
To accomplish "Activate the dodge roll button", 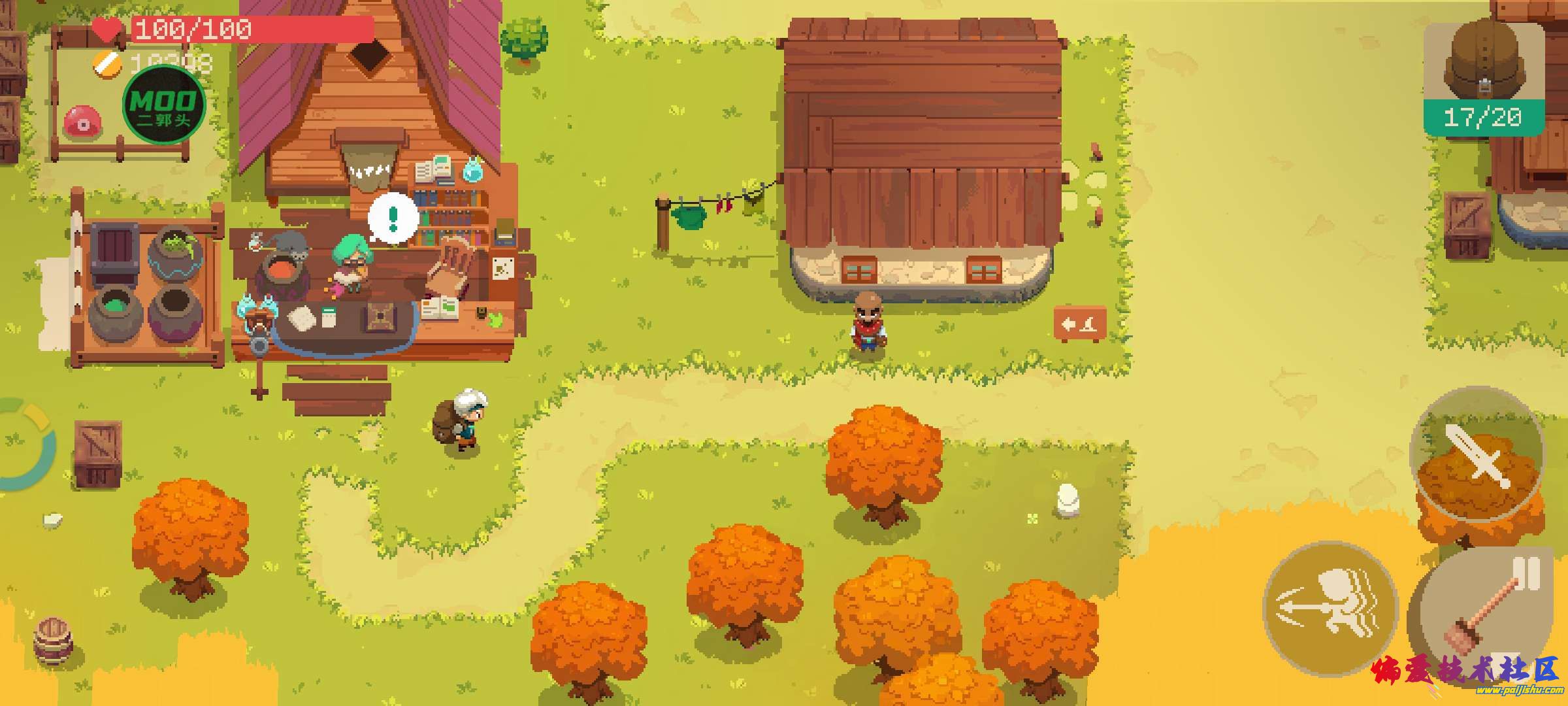I will (1330, 608).
